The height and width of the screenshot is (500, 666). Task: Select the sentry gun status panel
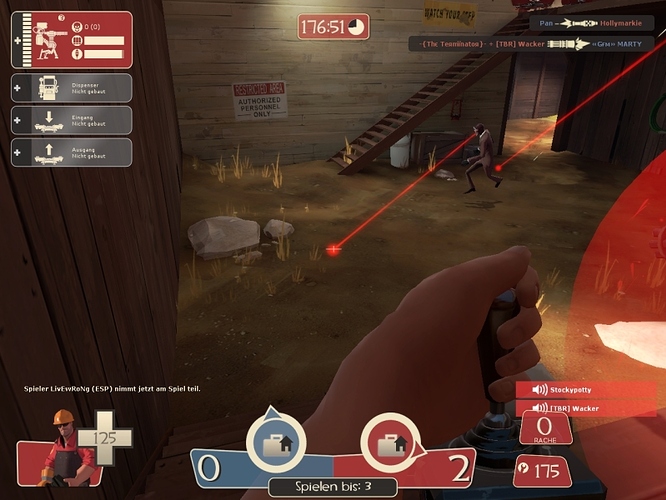[x=71, y=40]
